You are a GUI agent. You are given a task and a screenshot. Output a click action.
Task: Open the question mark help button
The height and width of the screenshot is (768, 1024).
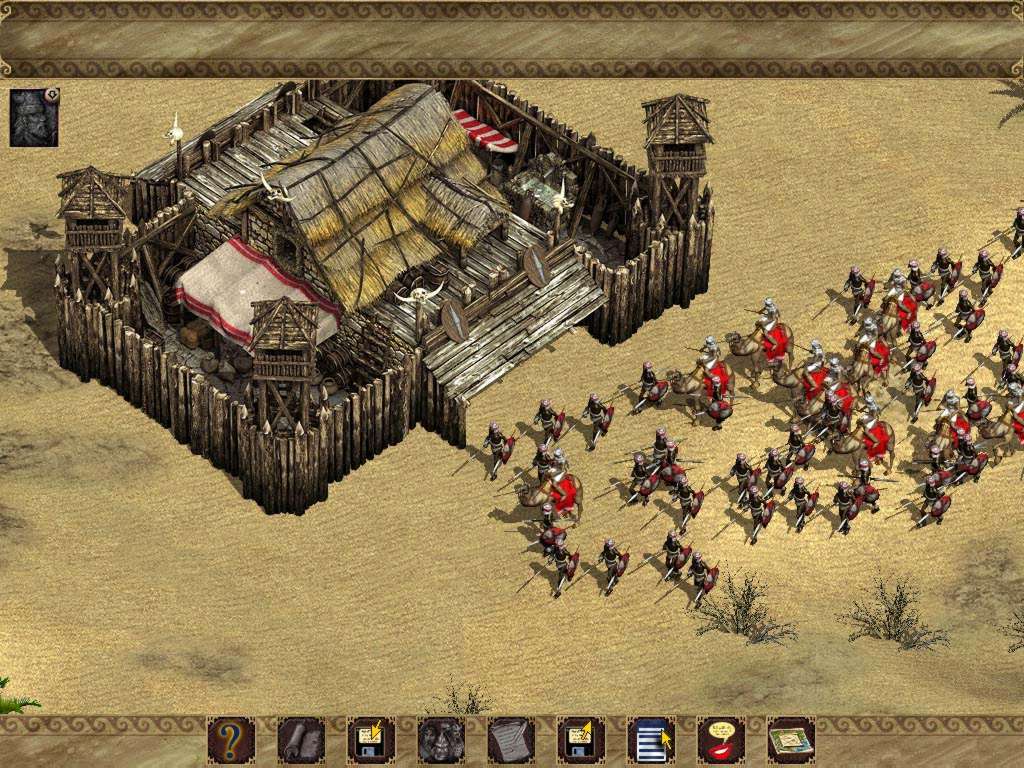pyautogui.click(x=231, y=740)
